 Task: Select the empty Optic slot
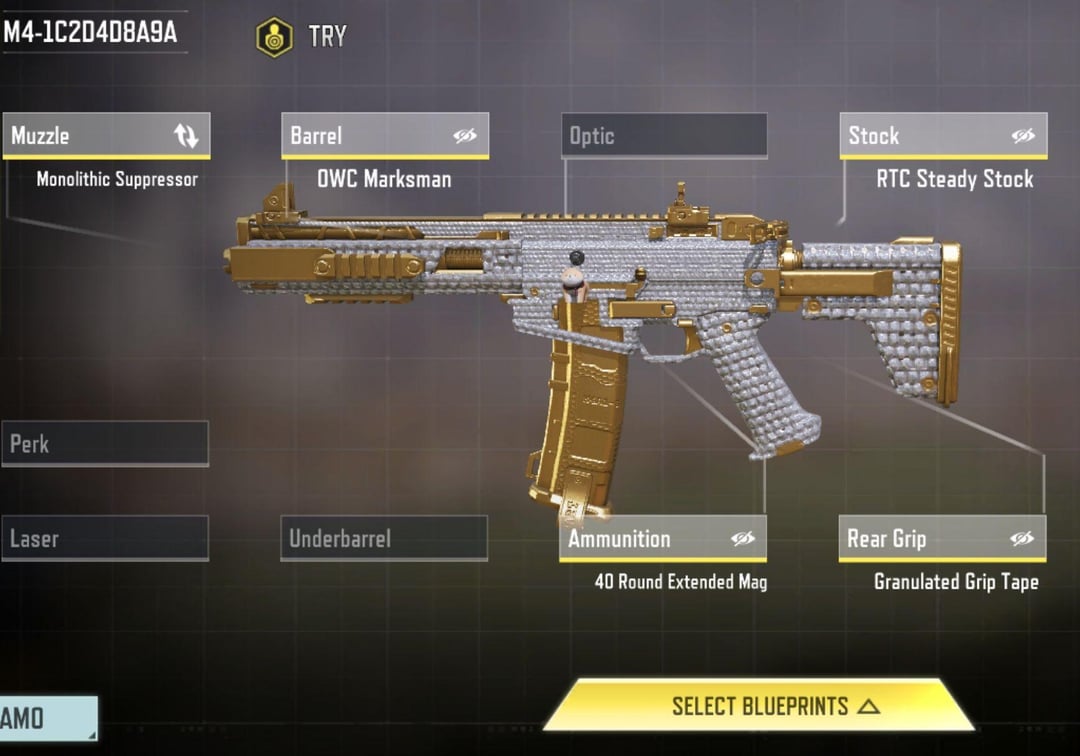[664, 136]
